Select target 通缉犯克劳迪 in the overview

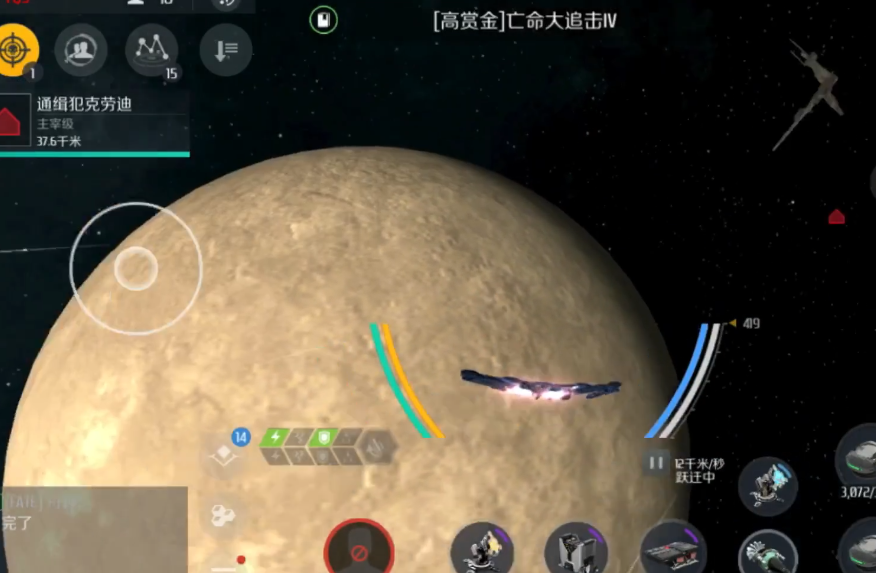point(94,120)
